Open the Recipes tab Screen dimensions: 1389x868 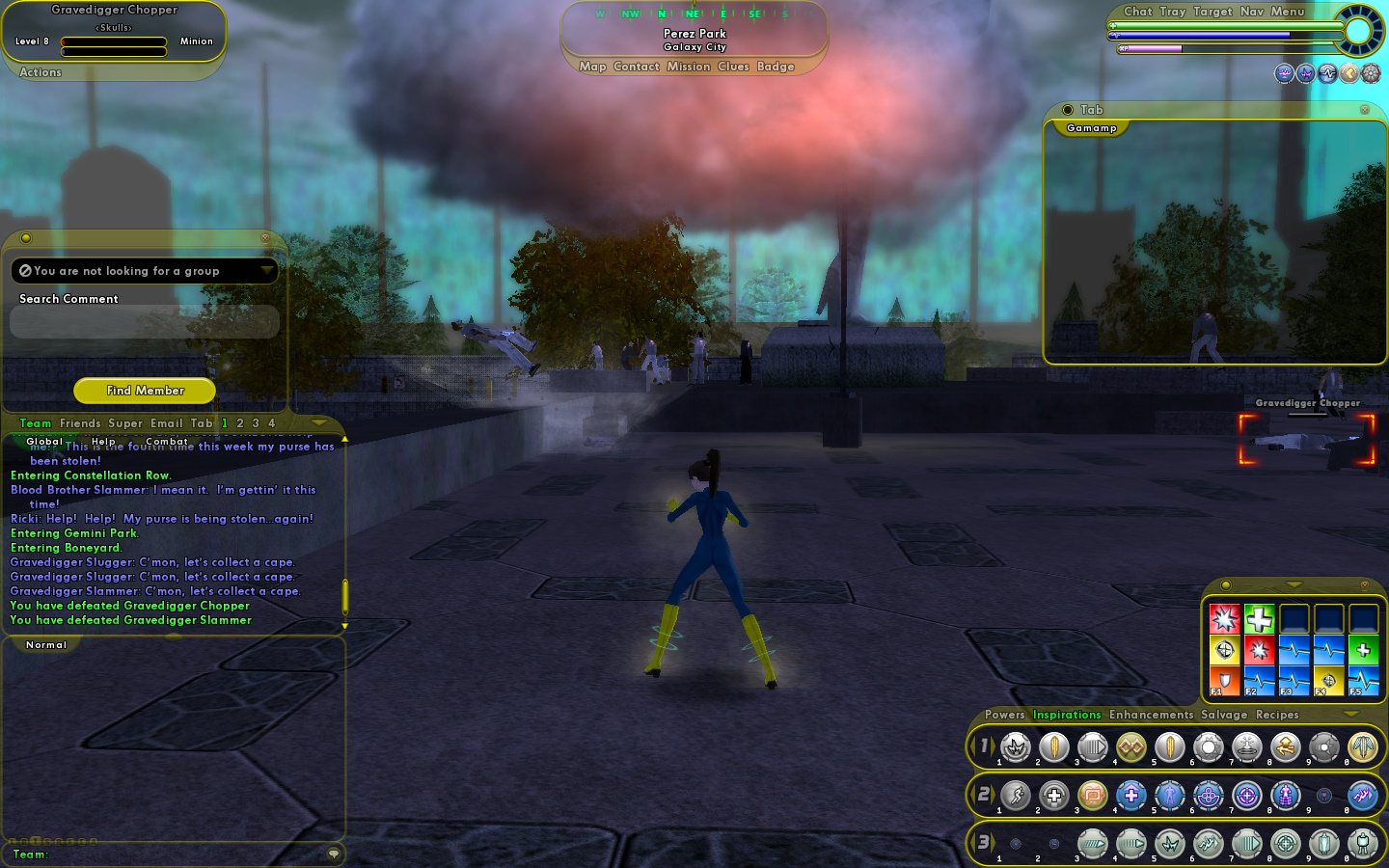[1277, 715]
